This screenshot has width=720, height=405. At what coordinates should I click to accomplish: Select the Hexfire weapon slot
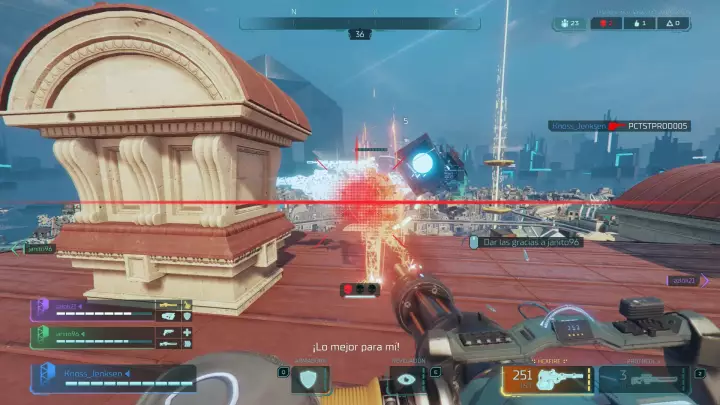548,379
